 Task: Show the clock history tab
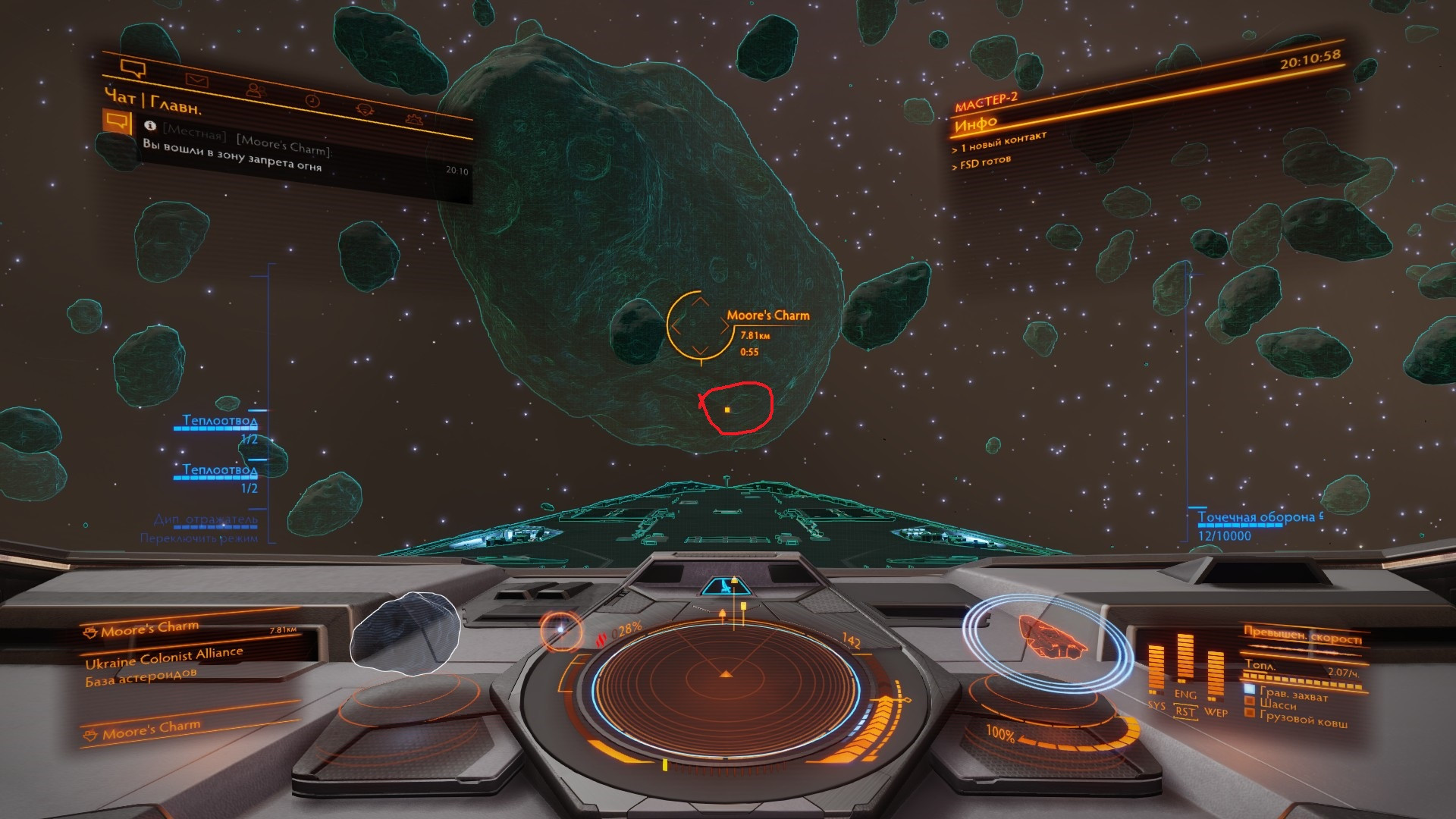tap(312, 101)
